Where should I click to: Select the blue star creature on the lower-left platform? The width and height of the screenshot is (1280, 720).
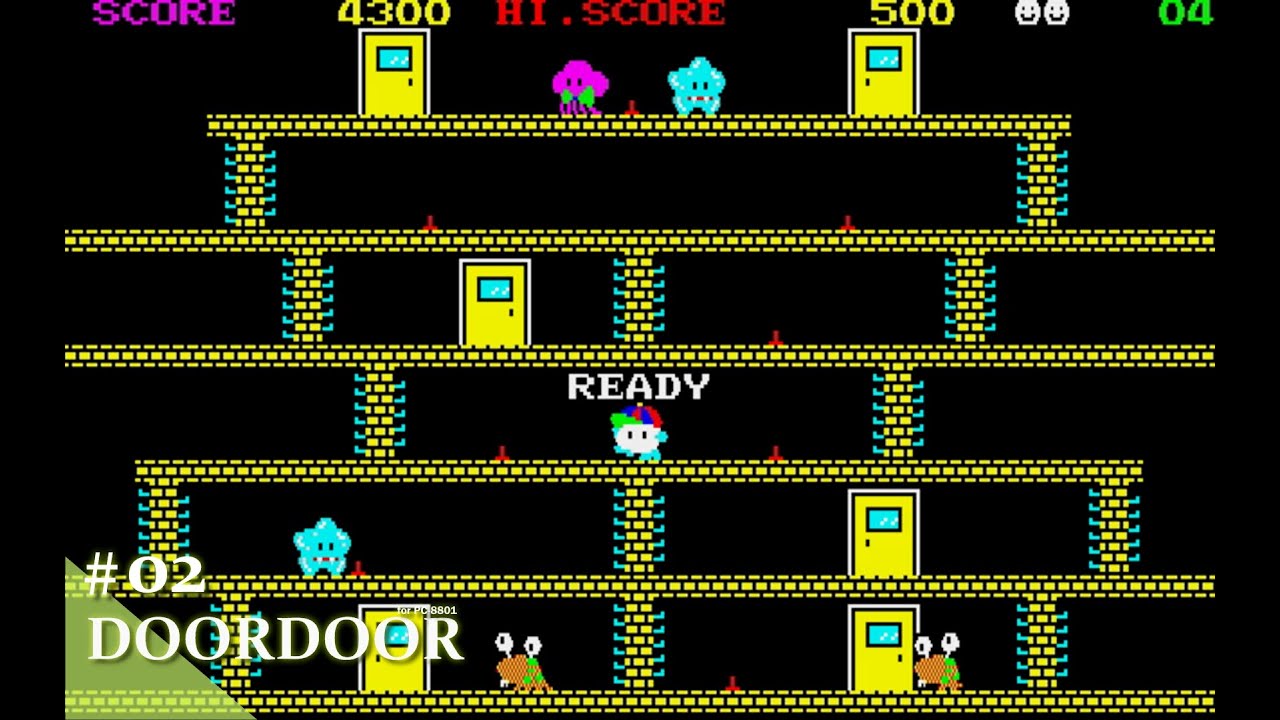320,548
